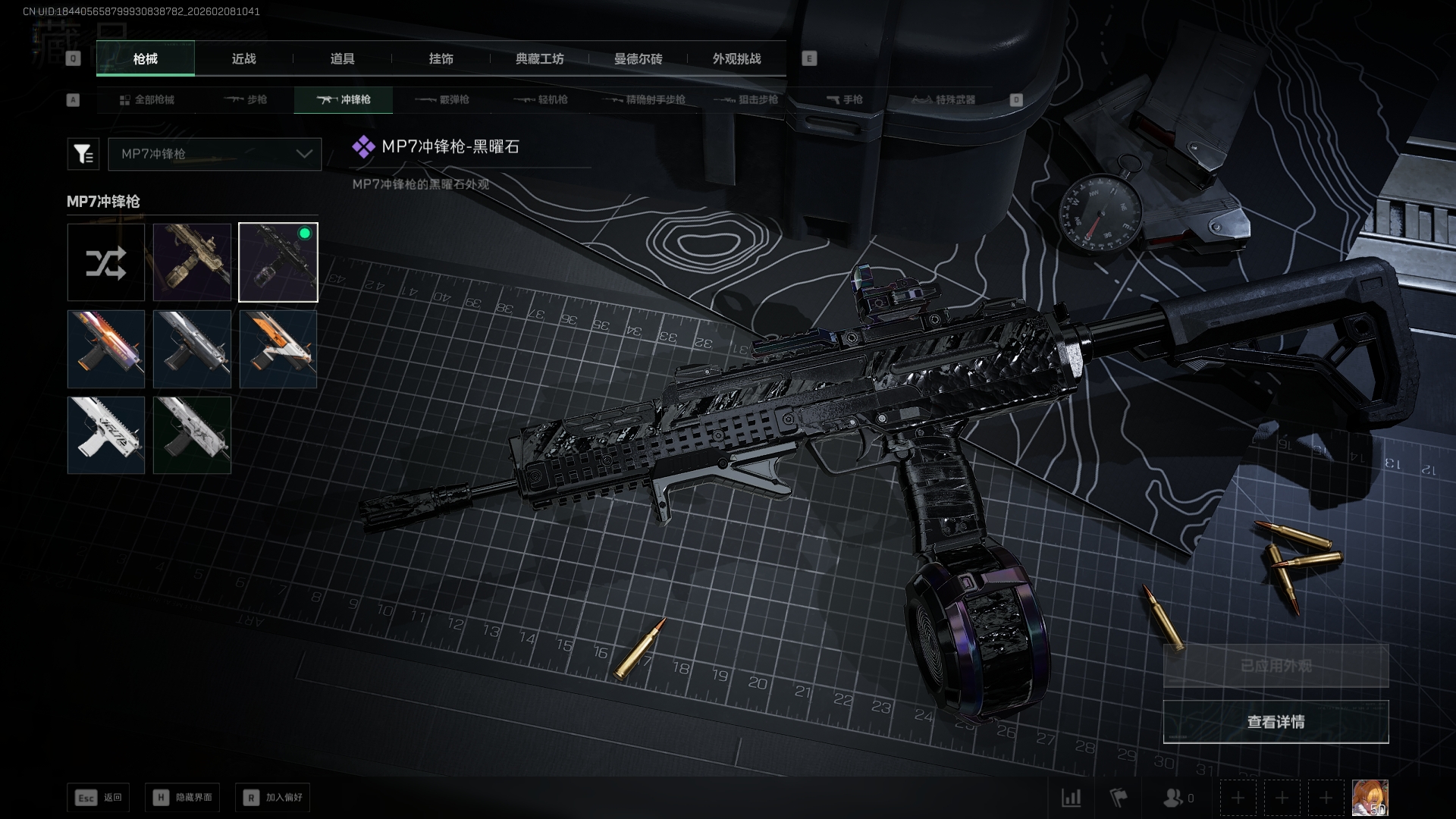Viewport: 1456px width, 819px height.
Task: Choose the gold camo MP7 skin thumbnail
Action: 192,262
